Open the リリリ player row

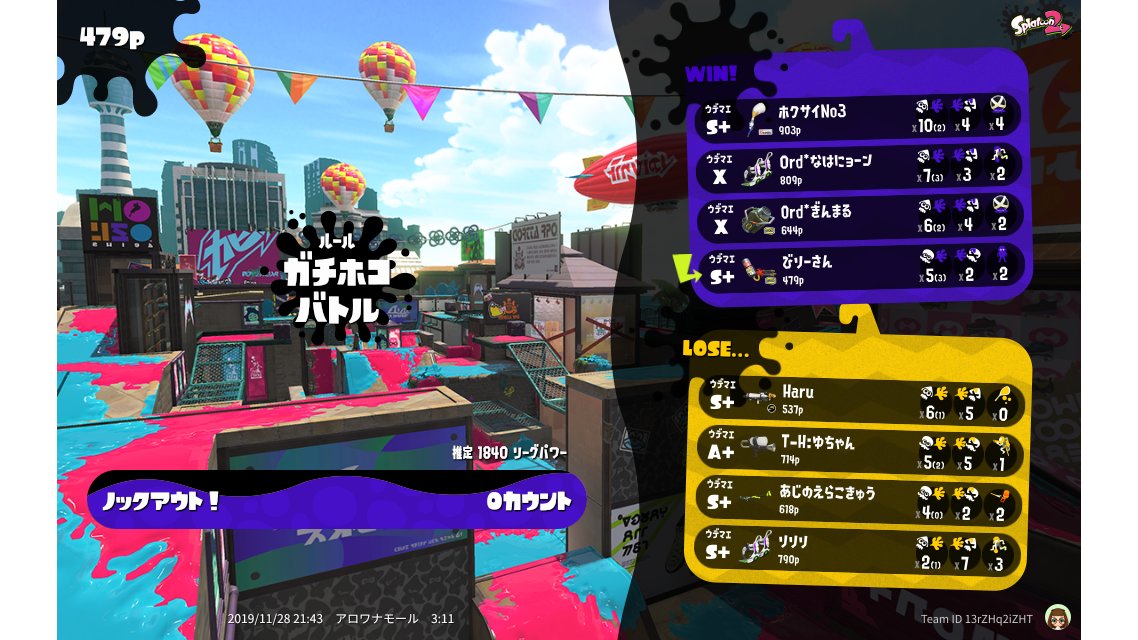tap(858, 549)
